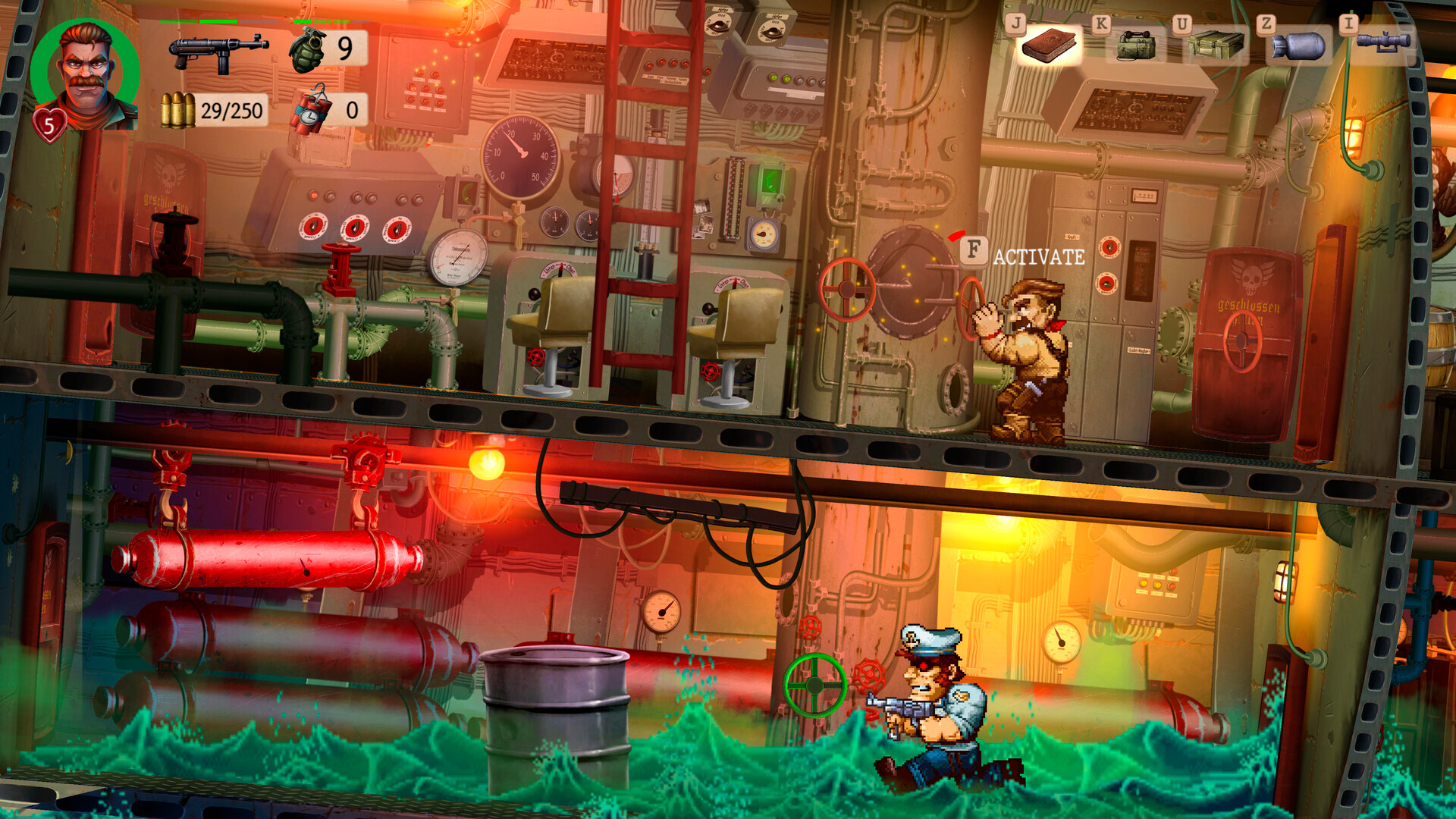Choose the field radio telephone item

pos(1135,46)
